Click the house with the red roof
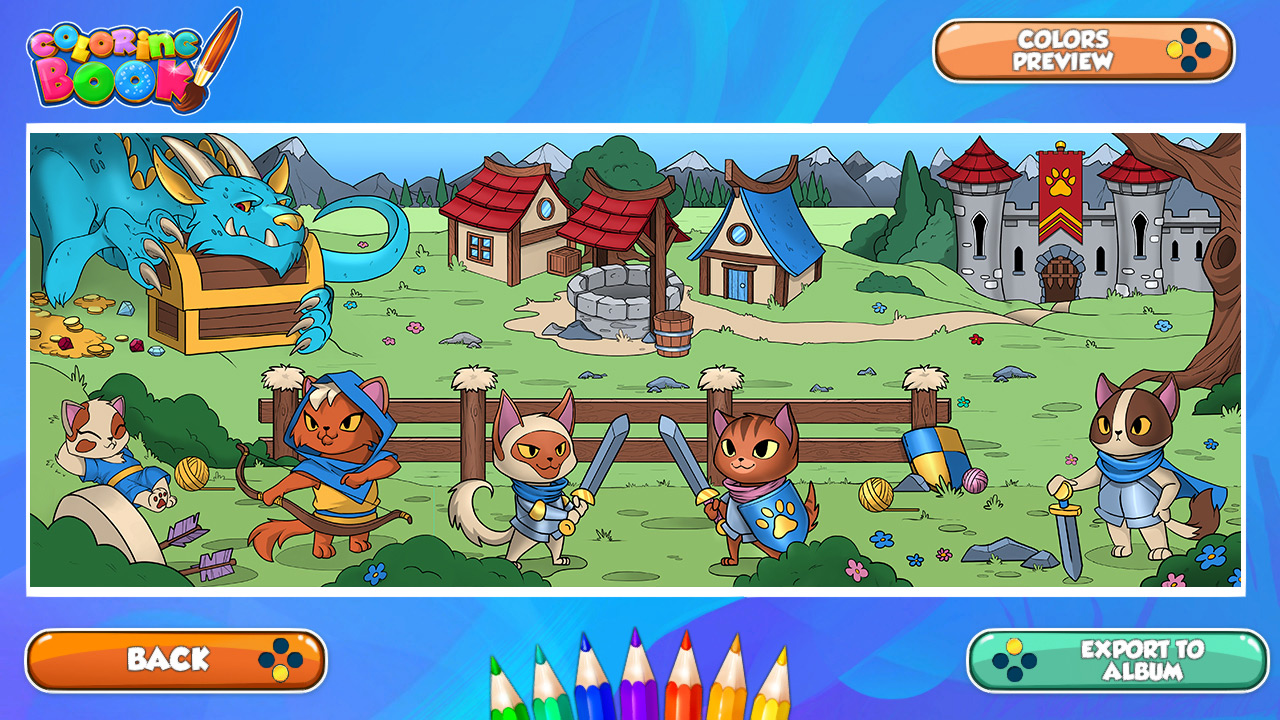 point(500,210)
